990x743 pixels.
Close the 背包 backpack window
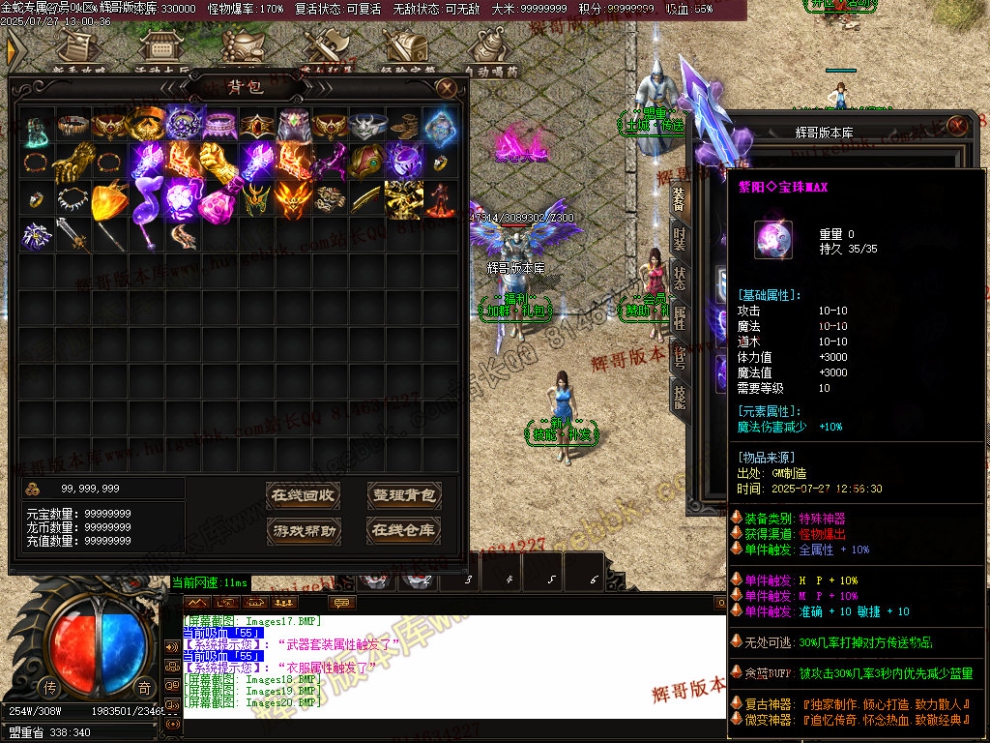[447, 88]
